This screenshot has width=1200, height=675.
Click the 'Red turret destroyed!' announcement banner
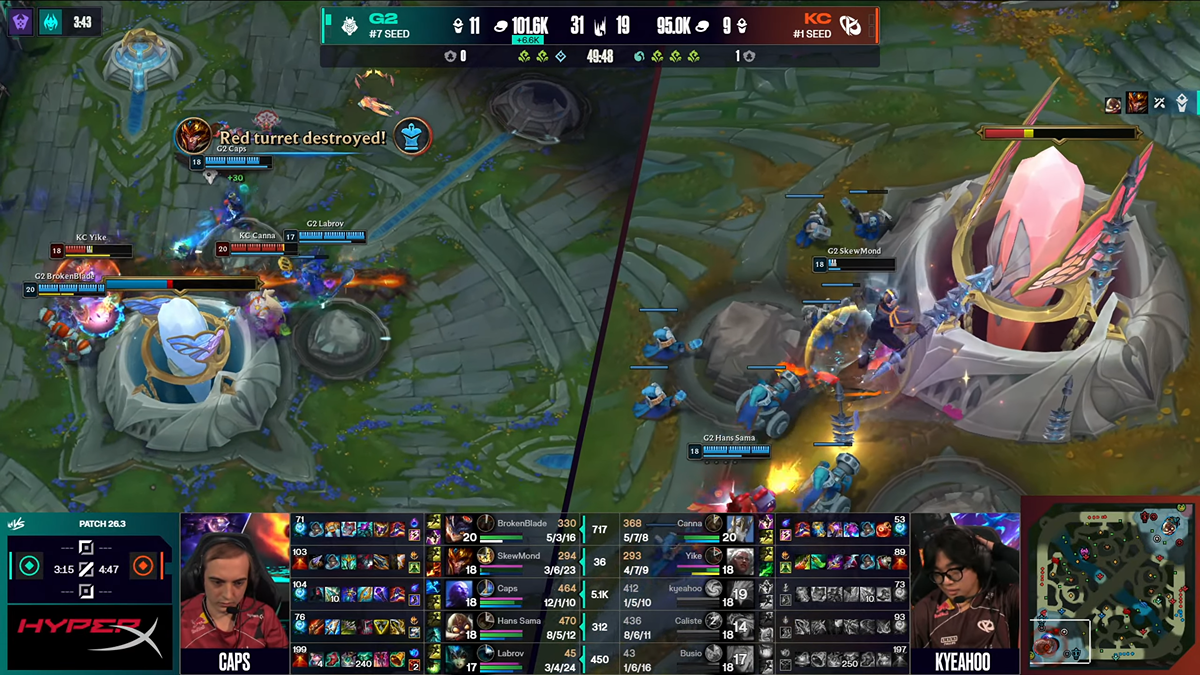(x=302, y=137)
